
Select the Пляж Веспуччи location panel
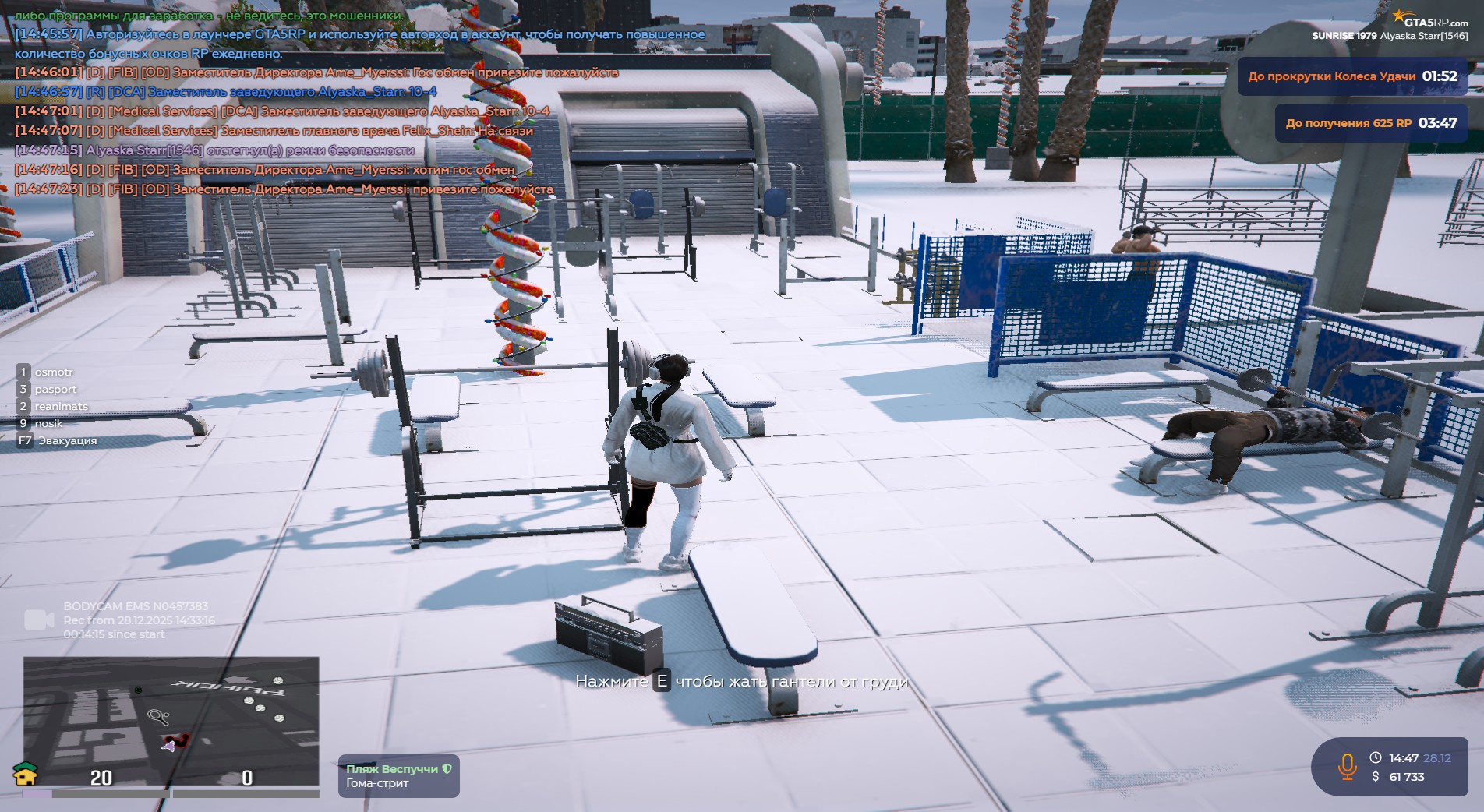pyautogui.click(x=398, y=776)
